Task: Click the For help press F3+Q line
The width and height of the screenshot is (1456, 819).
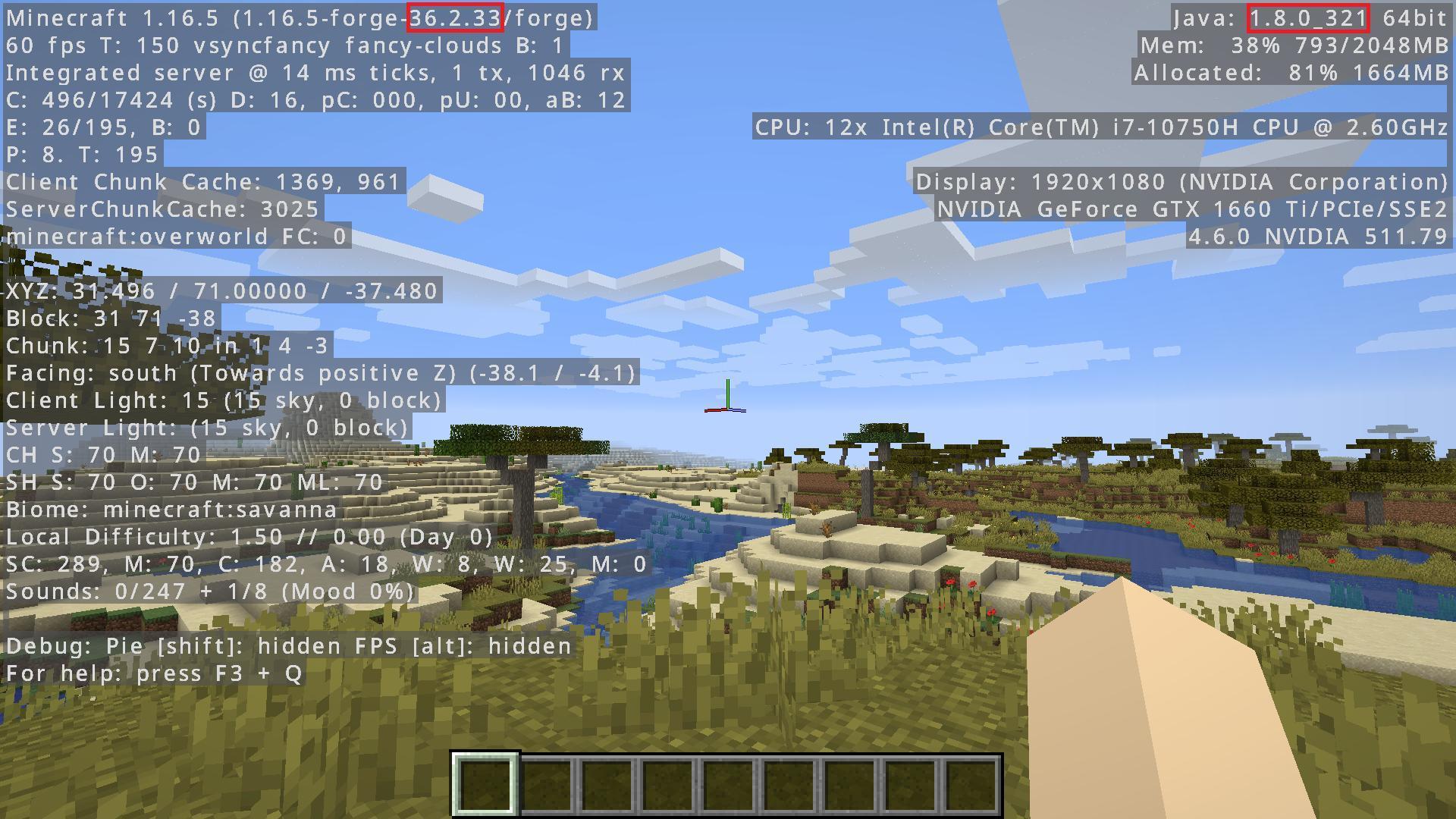Action: click(x=153, y=673)
